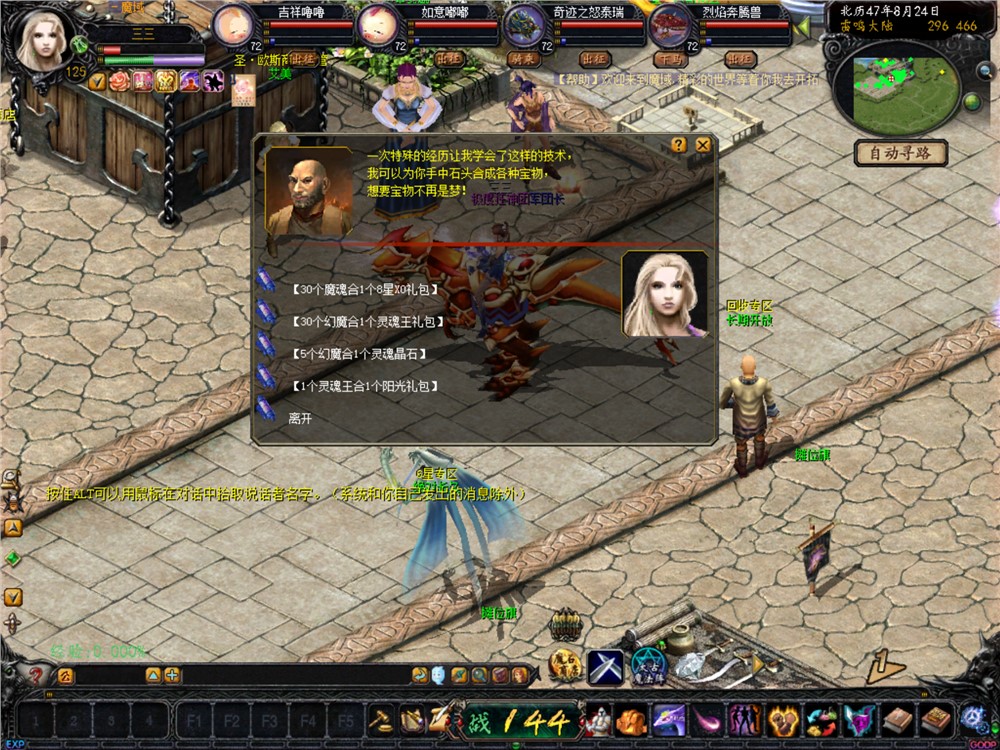The width and height of the screenshot is (1000, 750).
Task: Select the 吉祥噜噜 pet portrait
Action: (235, 24)
